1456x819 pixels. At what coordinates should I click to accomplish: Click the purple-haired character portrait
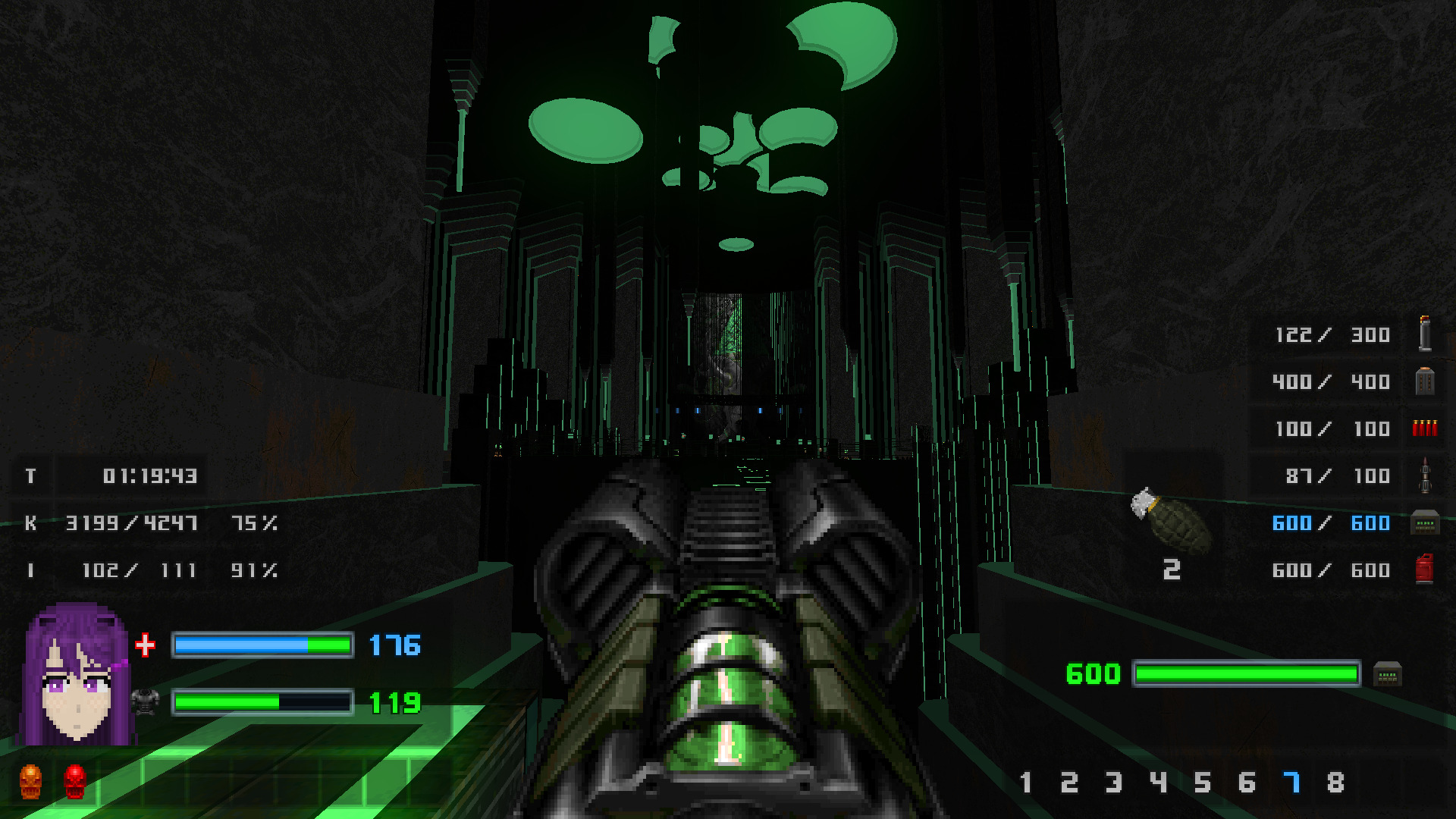coord(76,674)
